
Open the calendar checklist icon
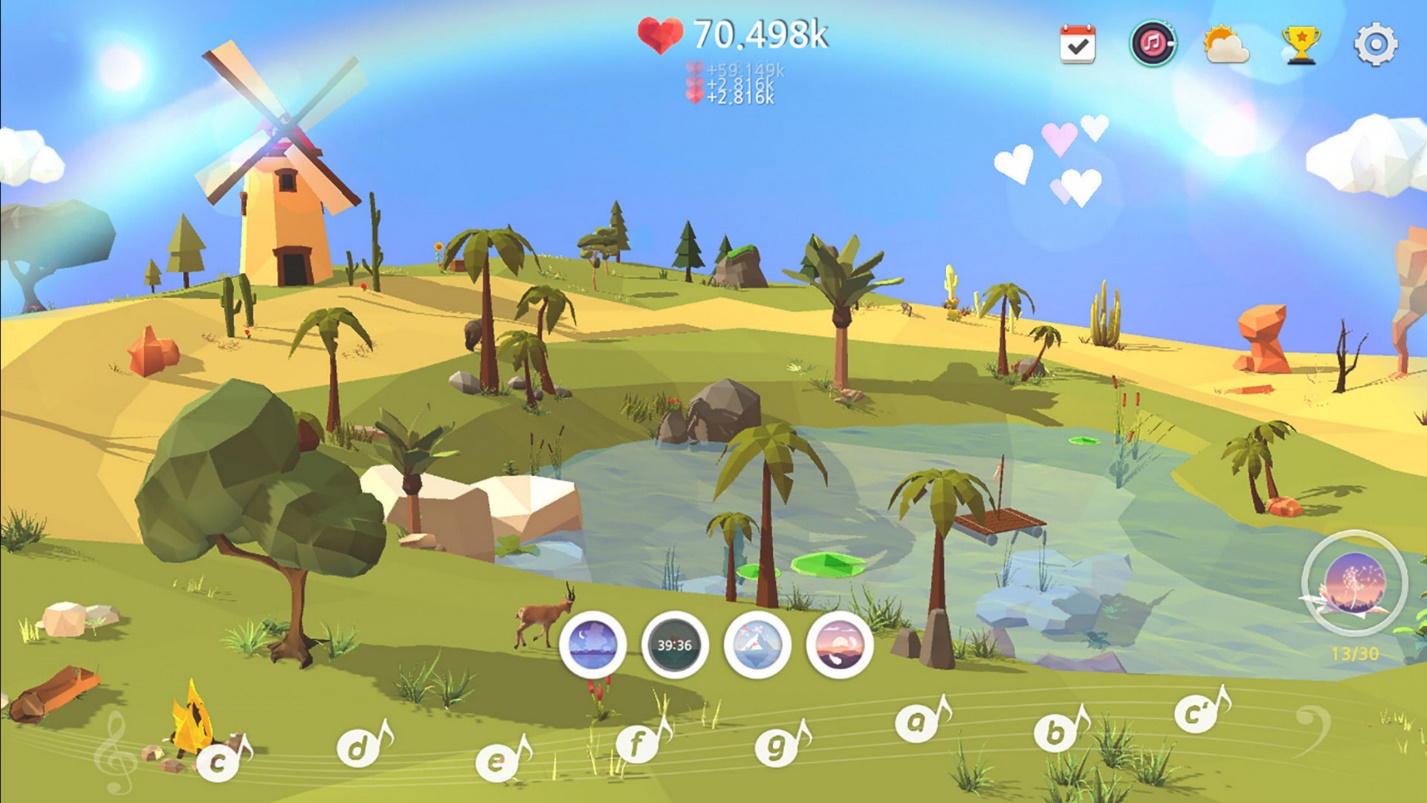[1077, 45]
